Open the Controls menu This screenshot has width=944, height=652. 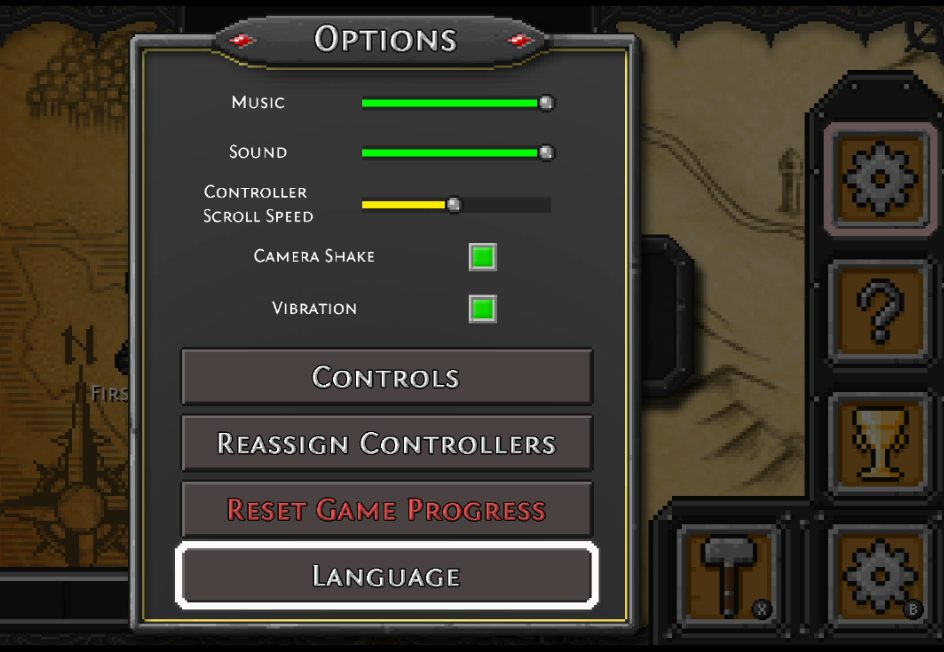(x=386, y=377)
